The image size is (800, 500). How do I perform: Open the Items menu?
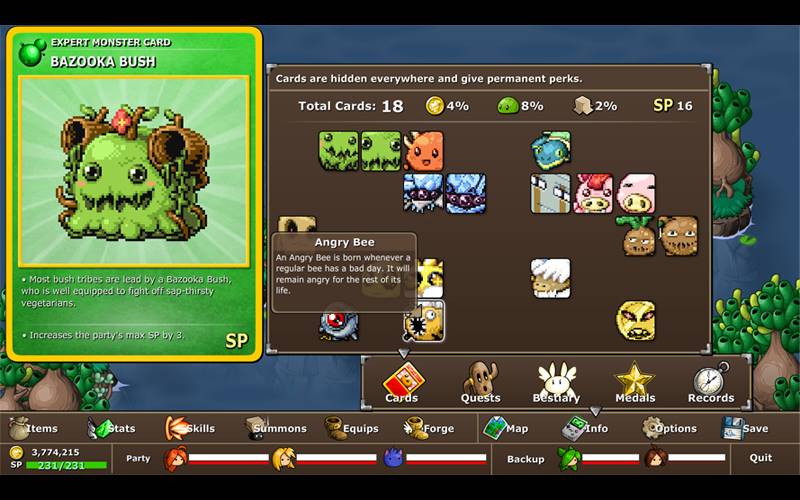(x=33, y=428)
